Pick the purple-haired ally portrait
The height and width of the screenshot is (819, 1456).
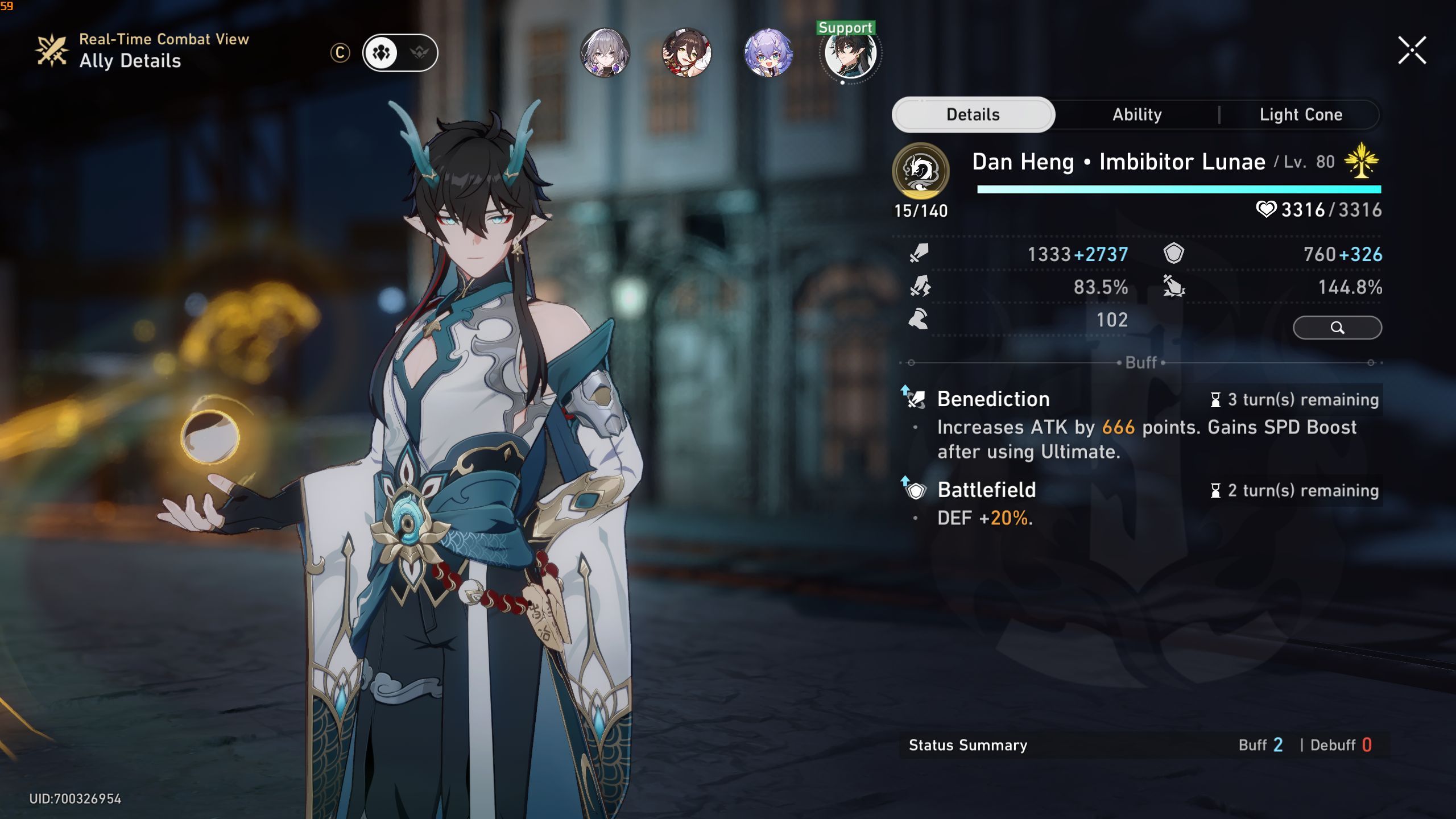[x=768, y=53]
